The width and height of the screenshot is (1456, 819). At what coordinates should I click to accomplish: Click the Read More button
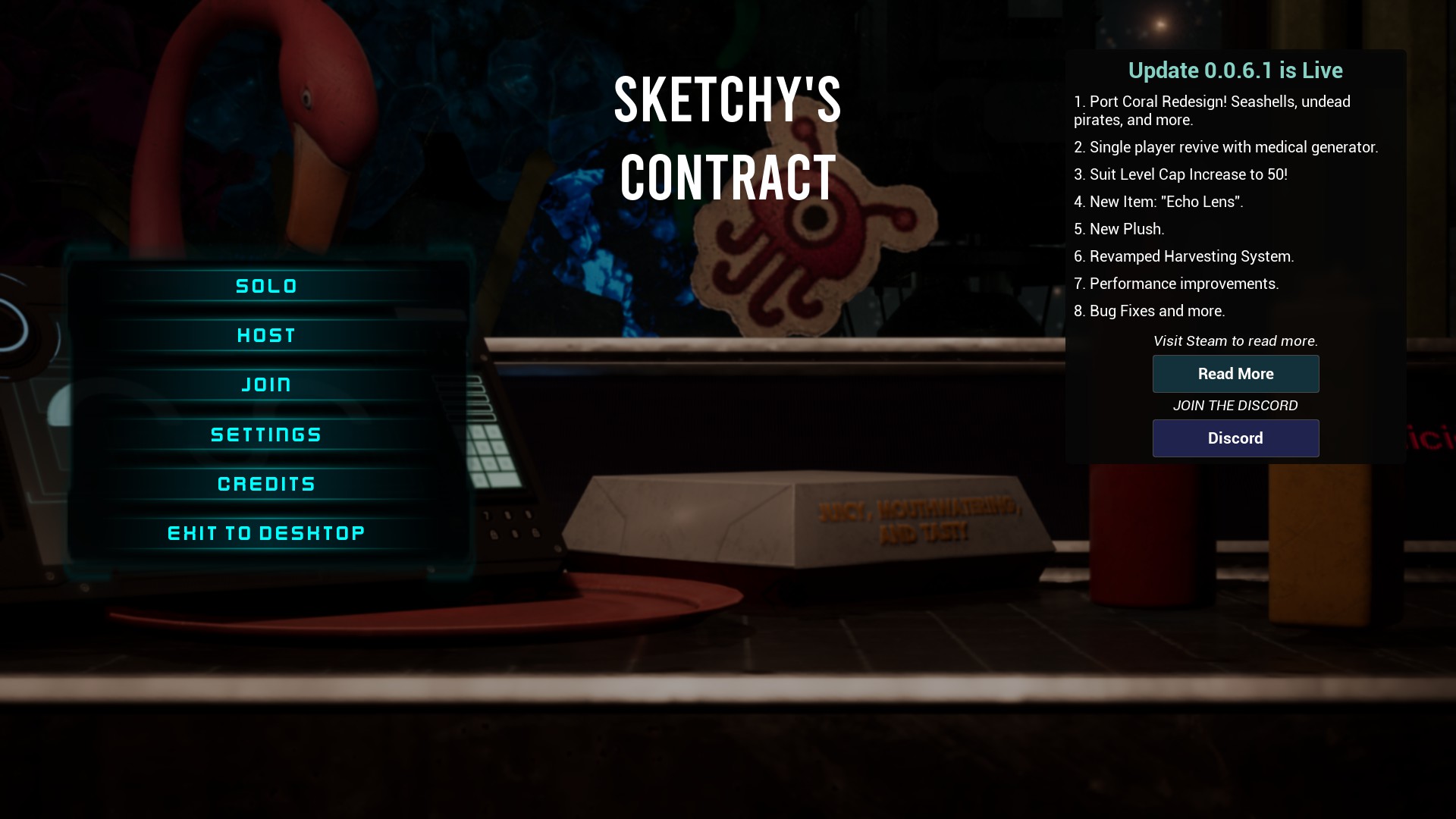(1235, 374)
